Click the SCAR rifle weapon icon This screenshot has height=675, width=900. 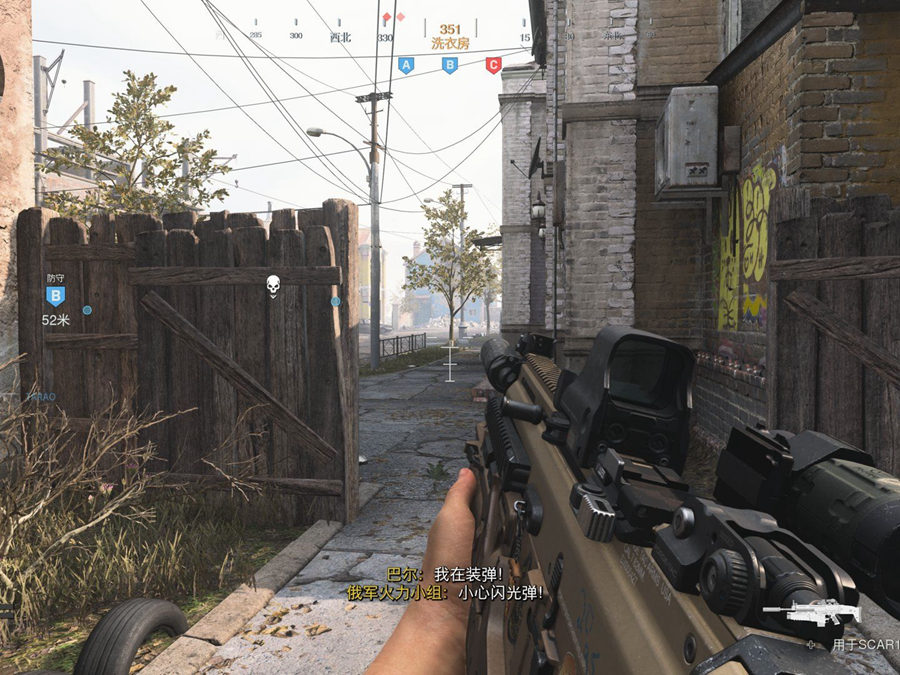point(810,613)
